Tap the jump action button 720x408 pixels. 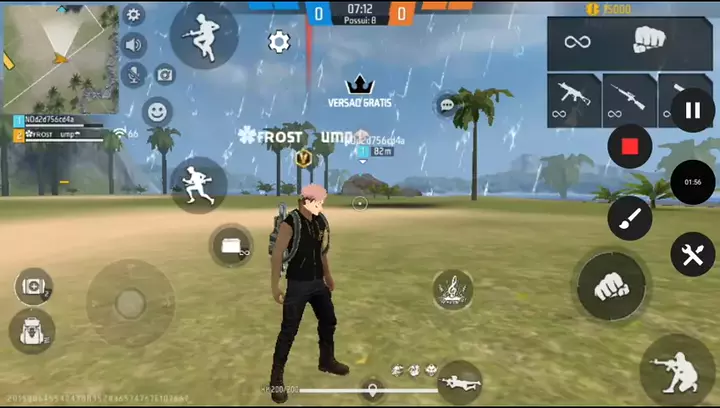(x=204, y=36)
